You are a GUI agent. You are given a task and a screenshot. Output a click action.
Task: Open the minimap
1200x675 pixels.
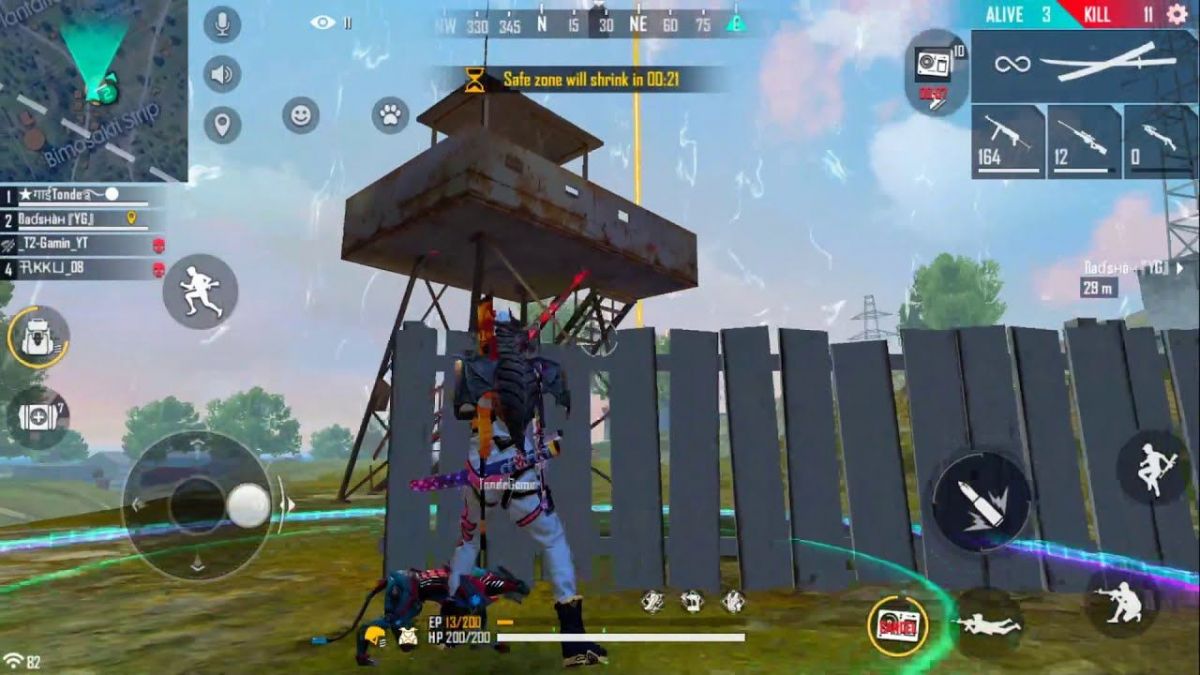tap(93, 90)
